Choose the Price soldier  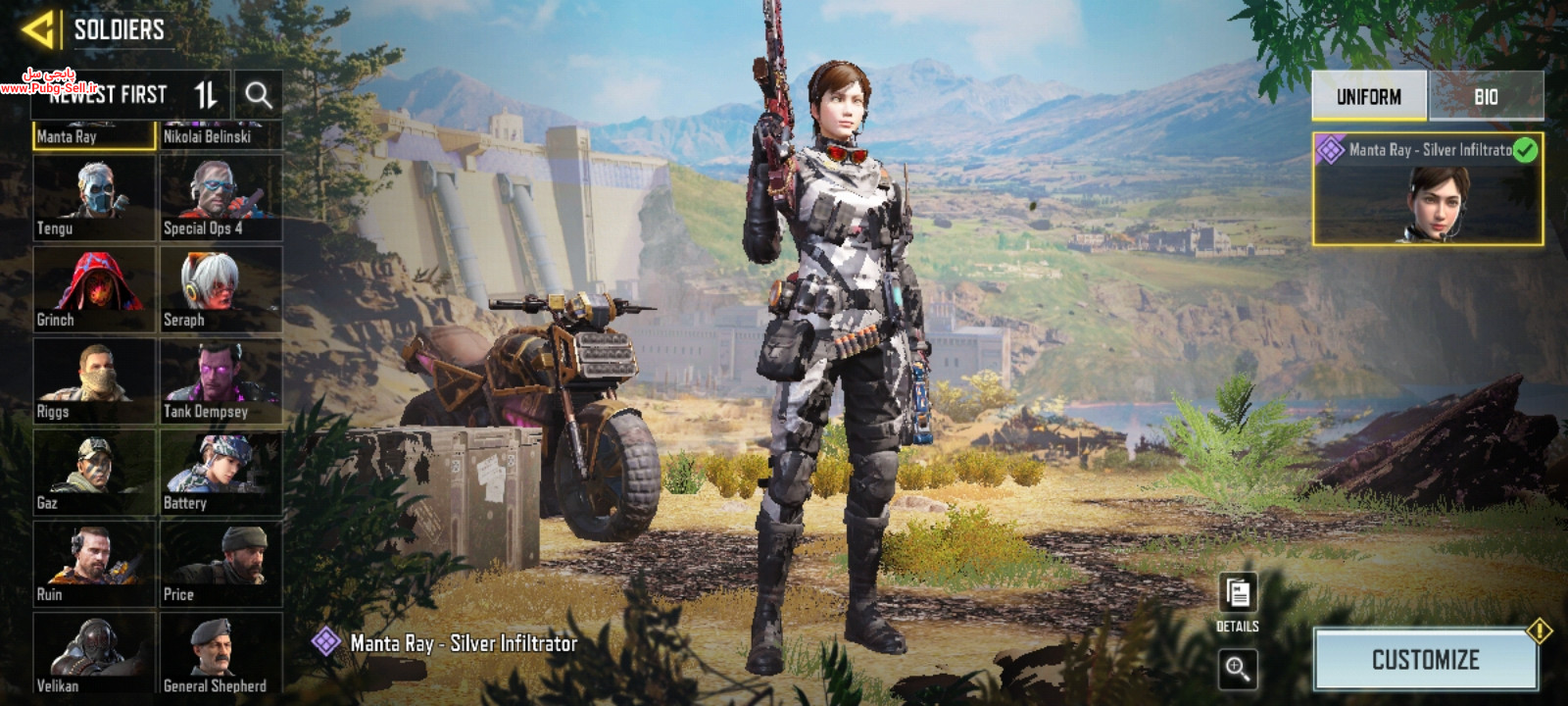pyautogui.click(x=221, y=564)
